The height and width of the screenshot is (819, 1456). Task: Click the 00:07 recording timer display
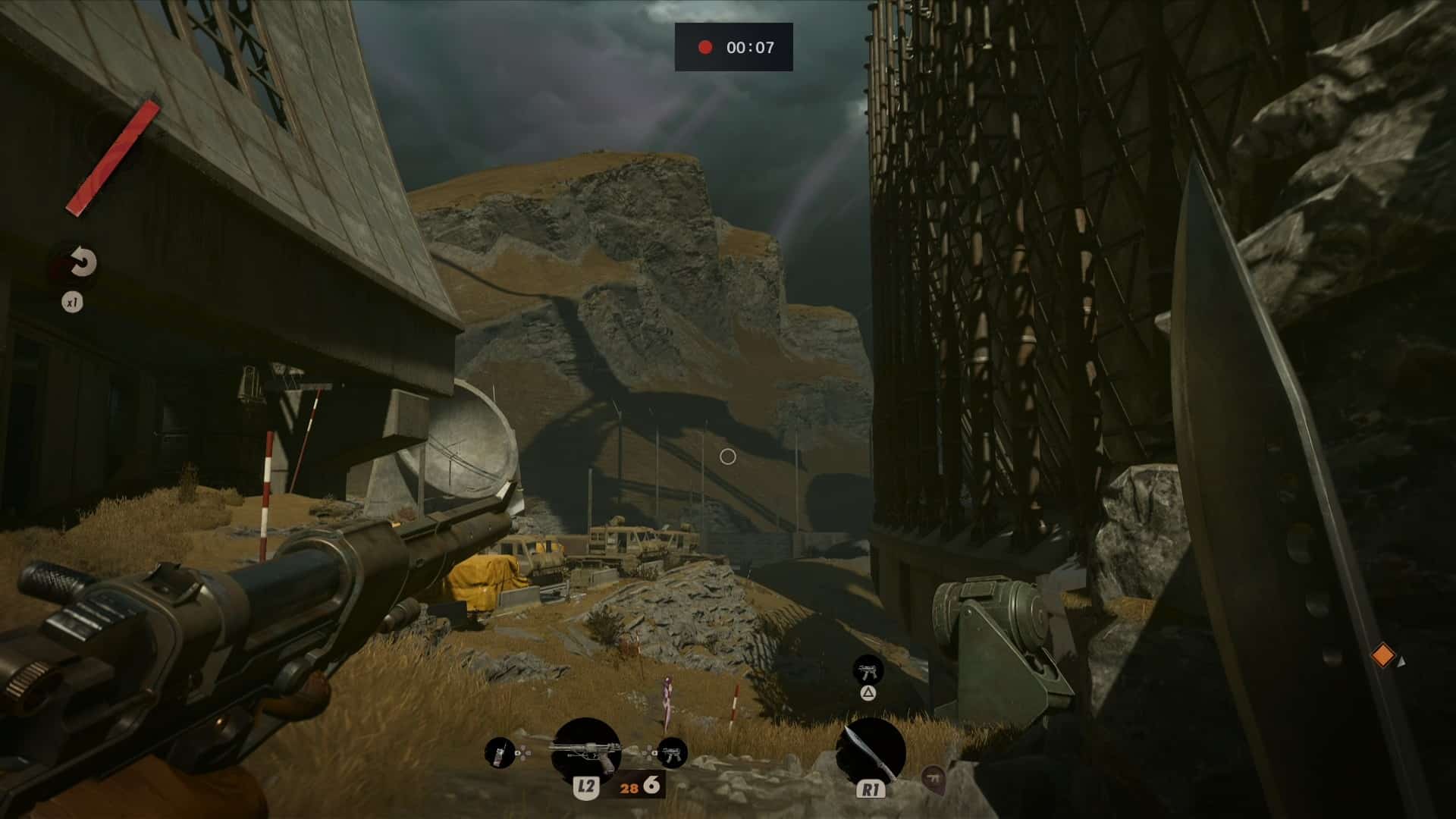tap(748, 48)
